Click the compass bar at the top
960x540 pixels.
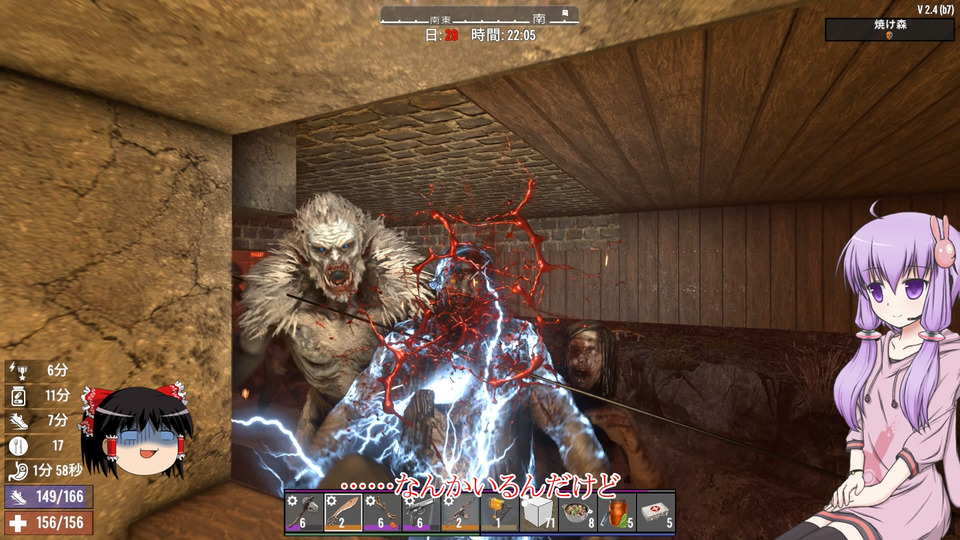479,16
